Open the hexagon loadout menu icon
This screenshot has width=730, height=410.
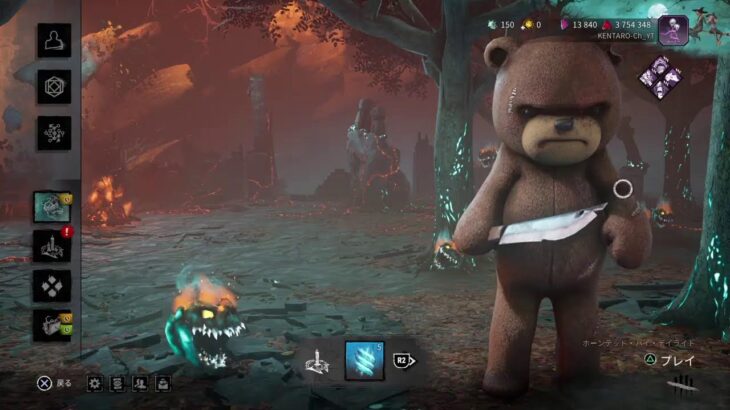[54, 86]
